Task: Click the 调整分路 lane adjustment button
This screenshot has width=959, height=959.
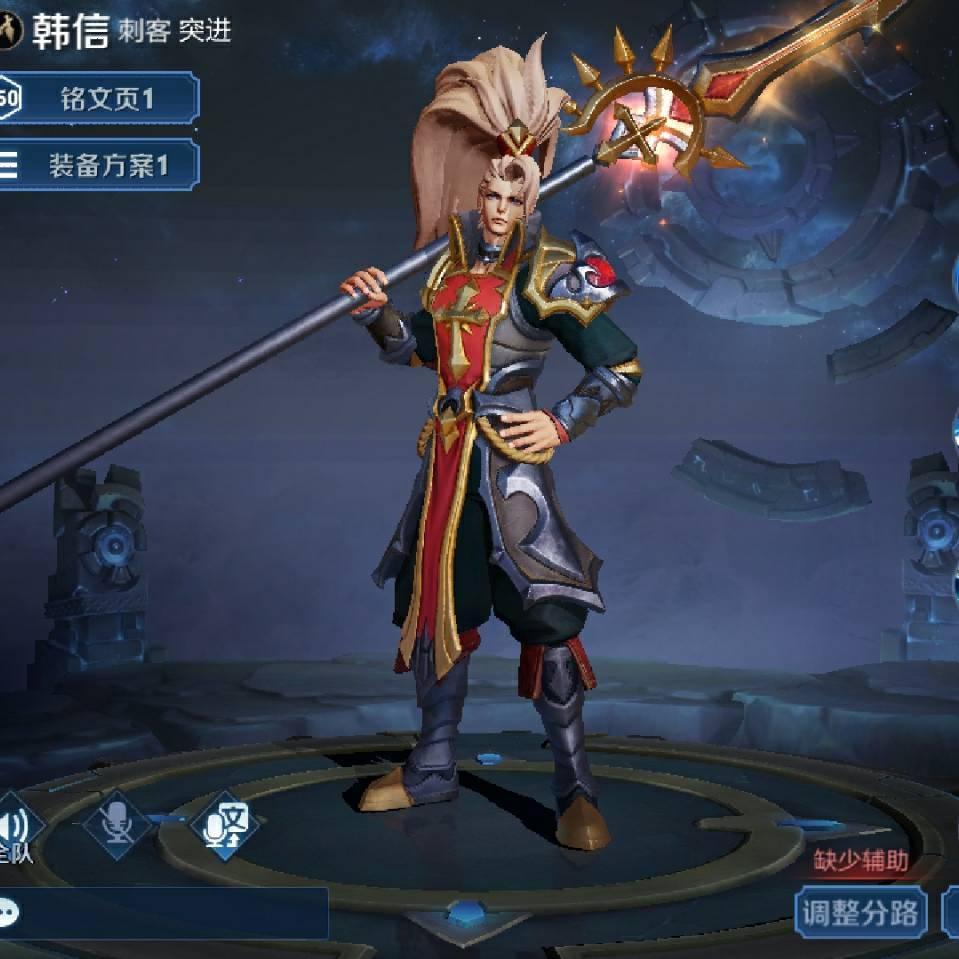Action: tap(861, 911)
